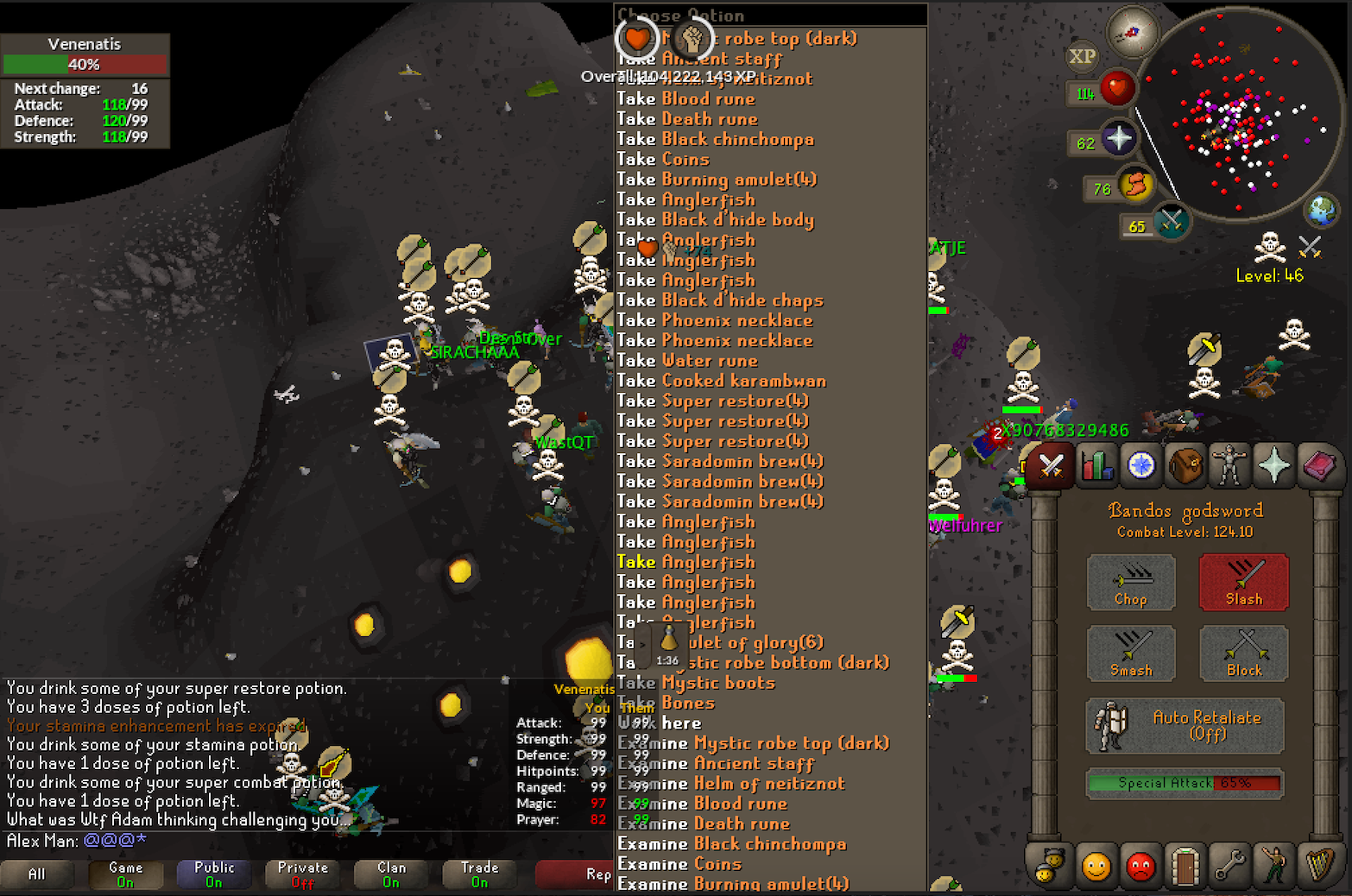Image resolution: width=1352 pixels, height=896 pixels.
Task: Choose Take Black chinchompa option
Action: (x=715, y=139)
